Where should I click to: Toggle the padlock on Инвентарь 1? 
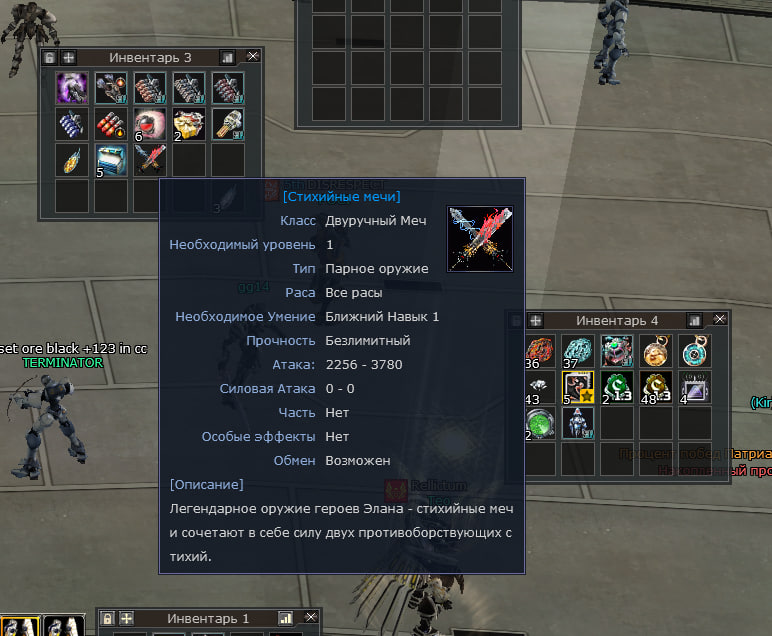point(108,618)
